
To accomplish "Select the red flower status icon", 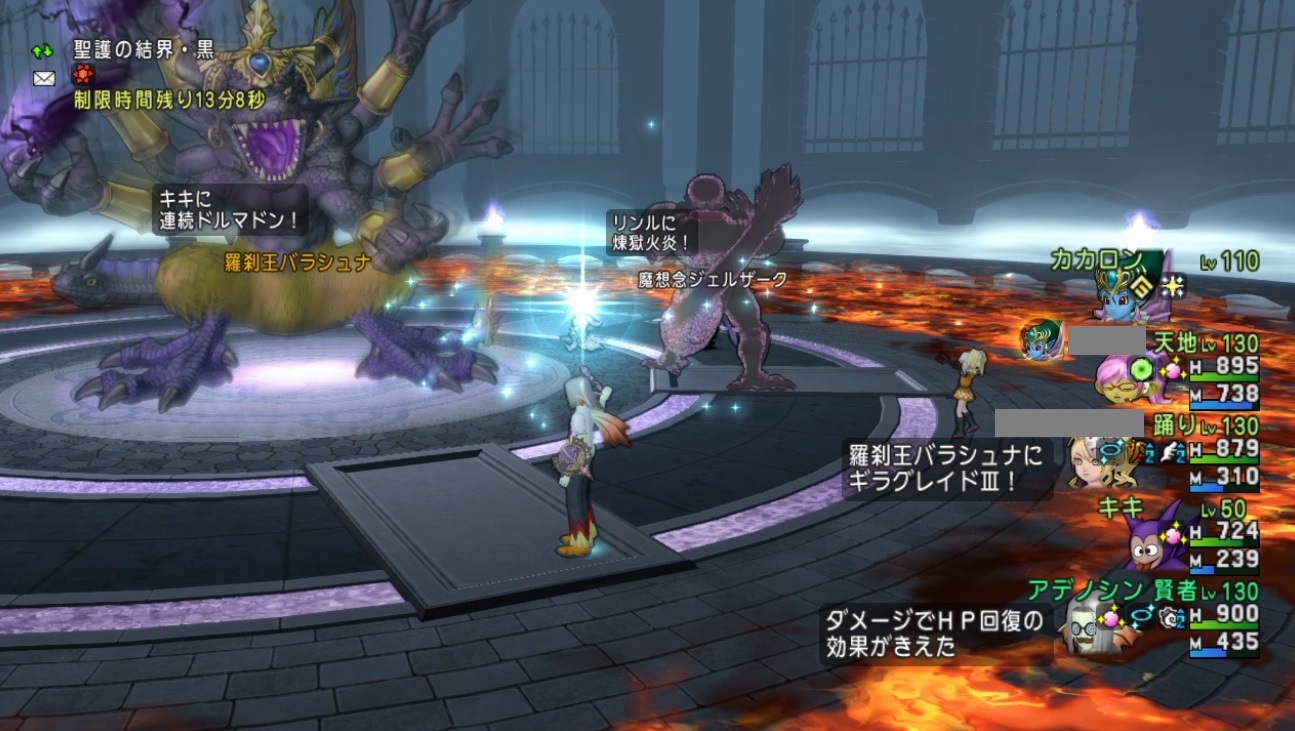I will [x=82, y=74].
